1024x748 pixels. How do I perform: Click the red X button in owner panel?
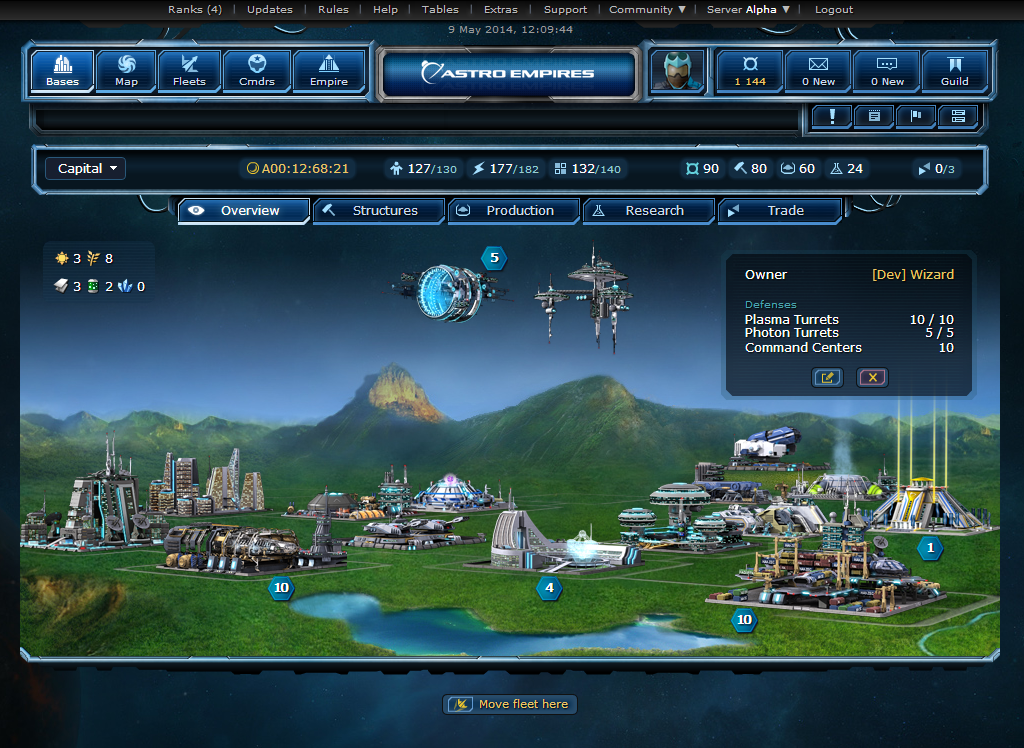pos(872,377)
